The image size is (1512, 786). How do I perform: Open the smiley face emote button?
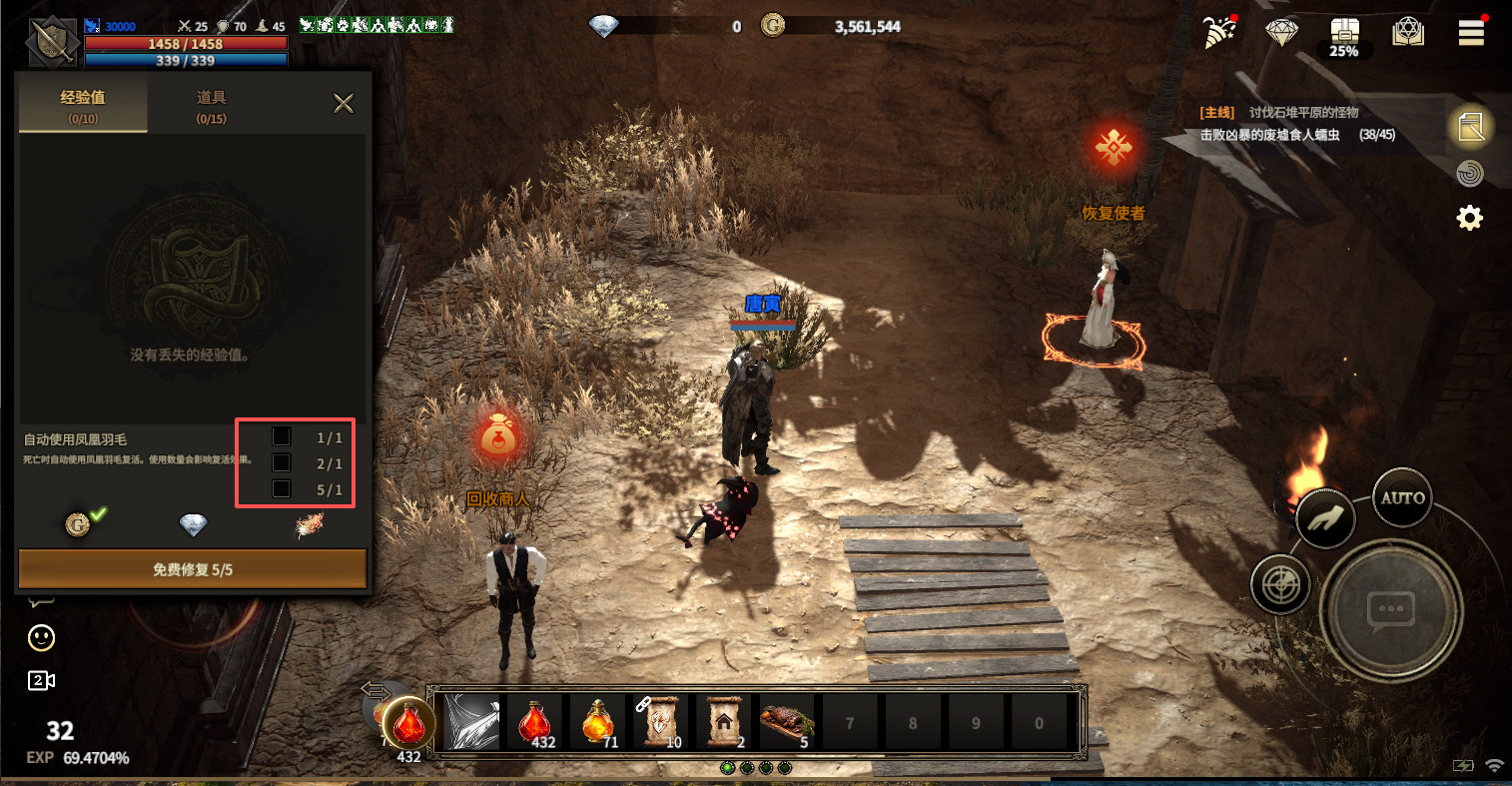(x=41, y=637)
